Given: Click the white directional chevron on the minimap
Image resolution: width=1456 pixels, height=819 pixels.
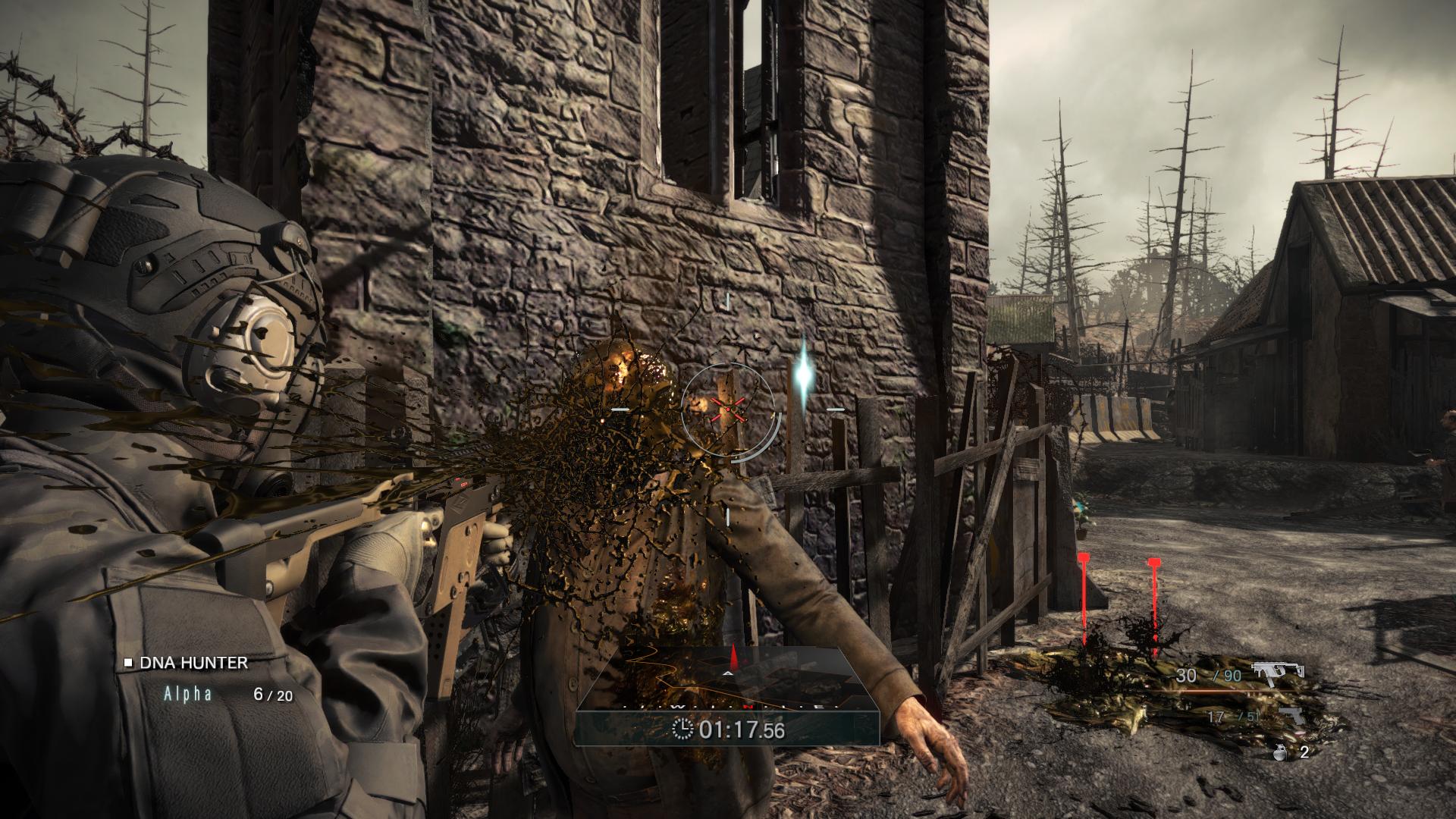Looking at the screenshot, I should [x=728, y=674].
